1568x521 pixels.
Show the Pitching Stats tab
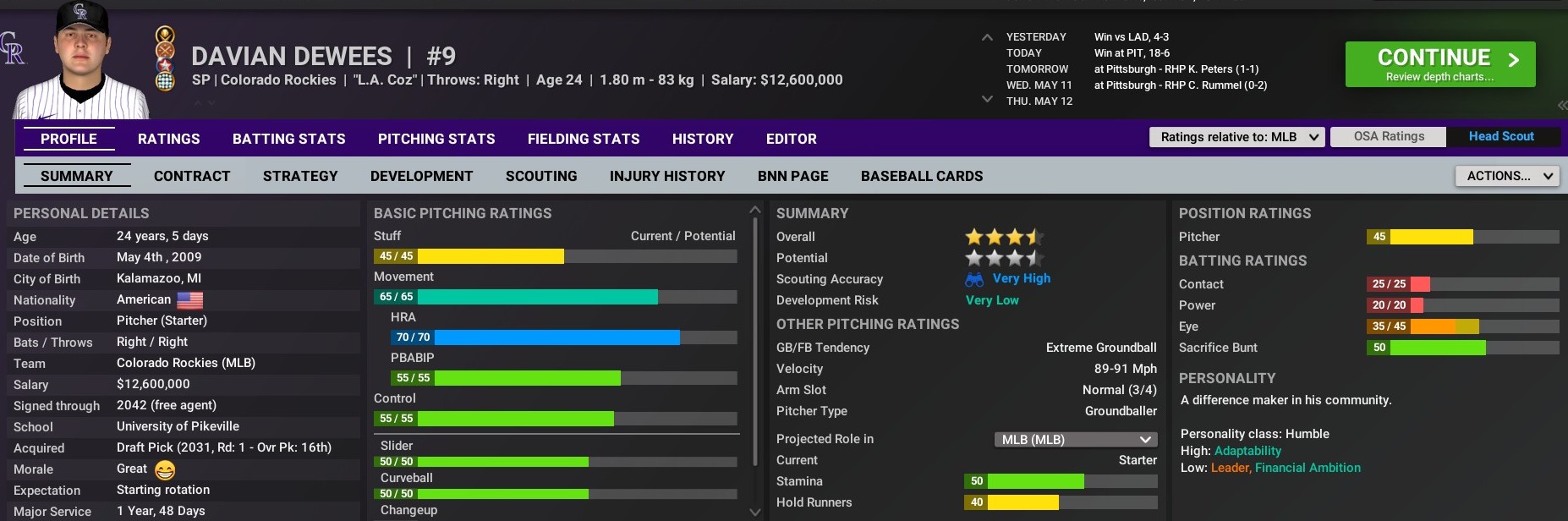(x=436, y=139)
